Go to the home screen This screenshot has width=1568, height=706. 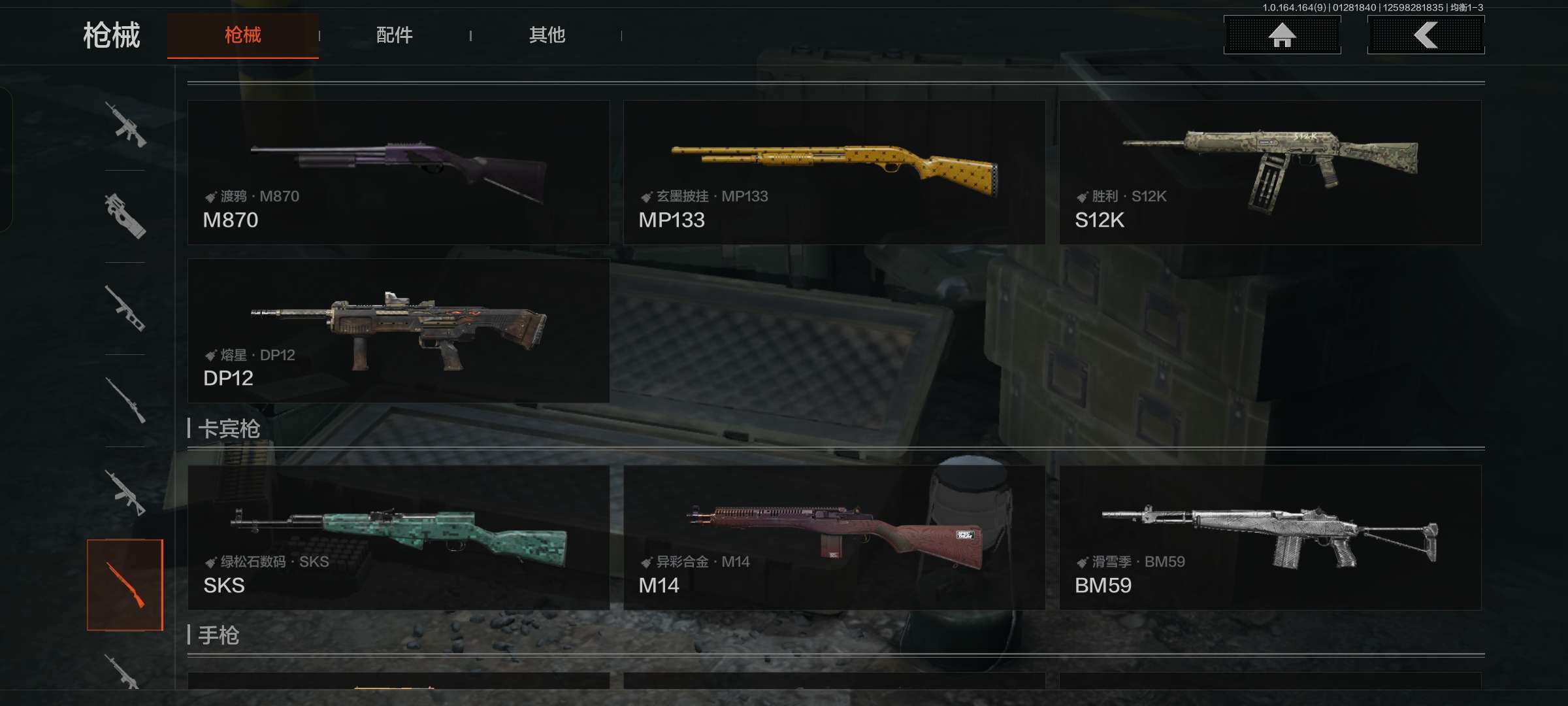(x=1282, y=35)
